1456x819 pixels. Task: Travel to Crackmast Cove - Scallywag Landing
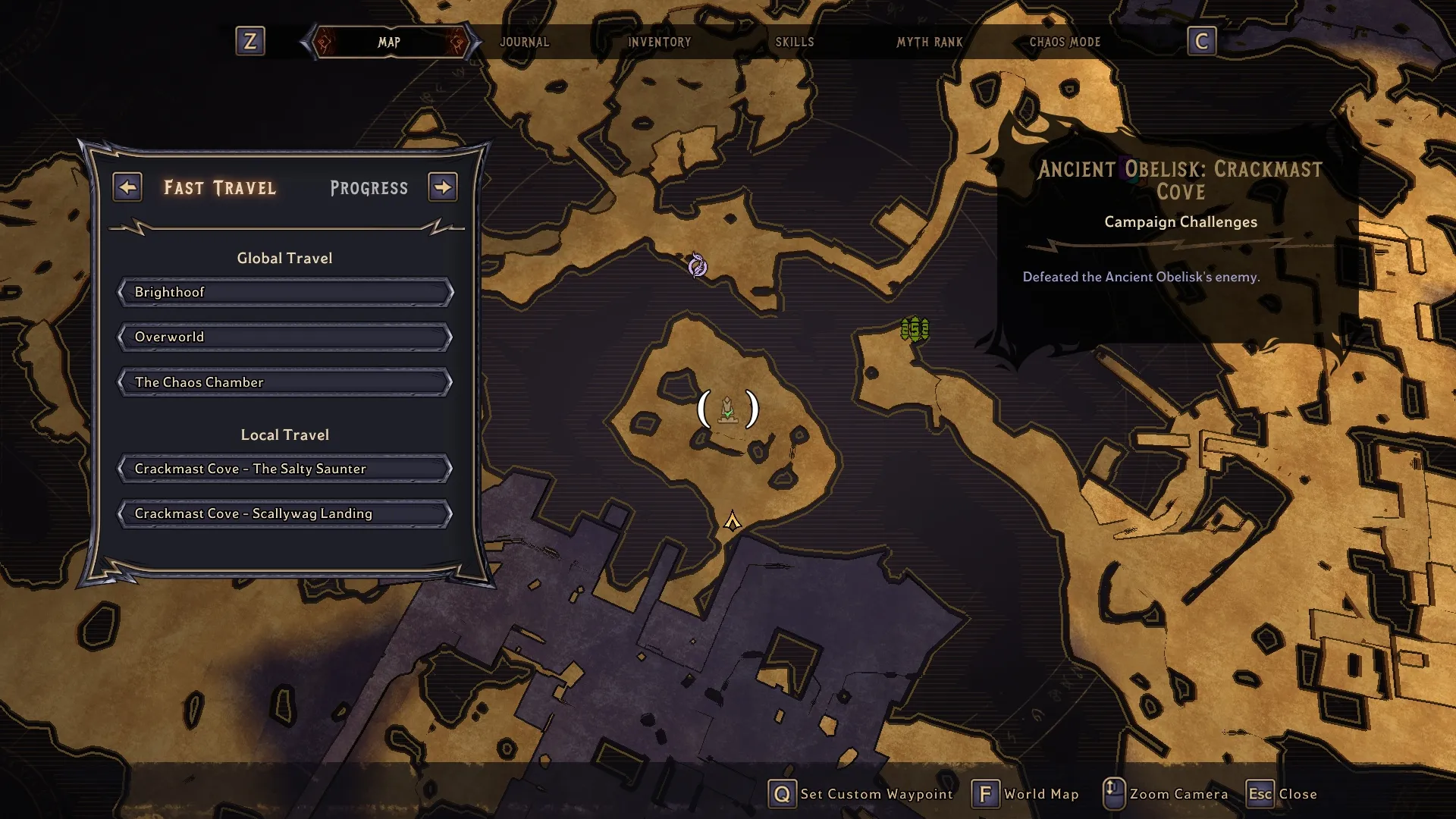pos(285,513)
